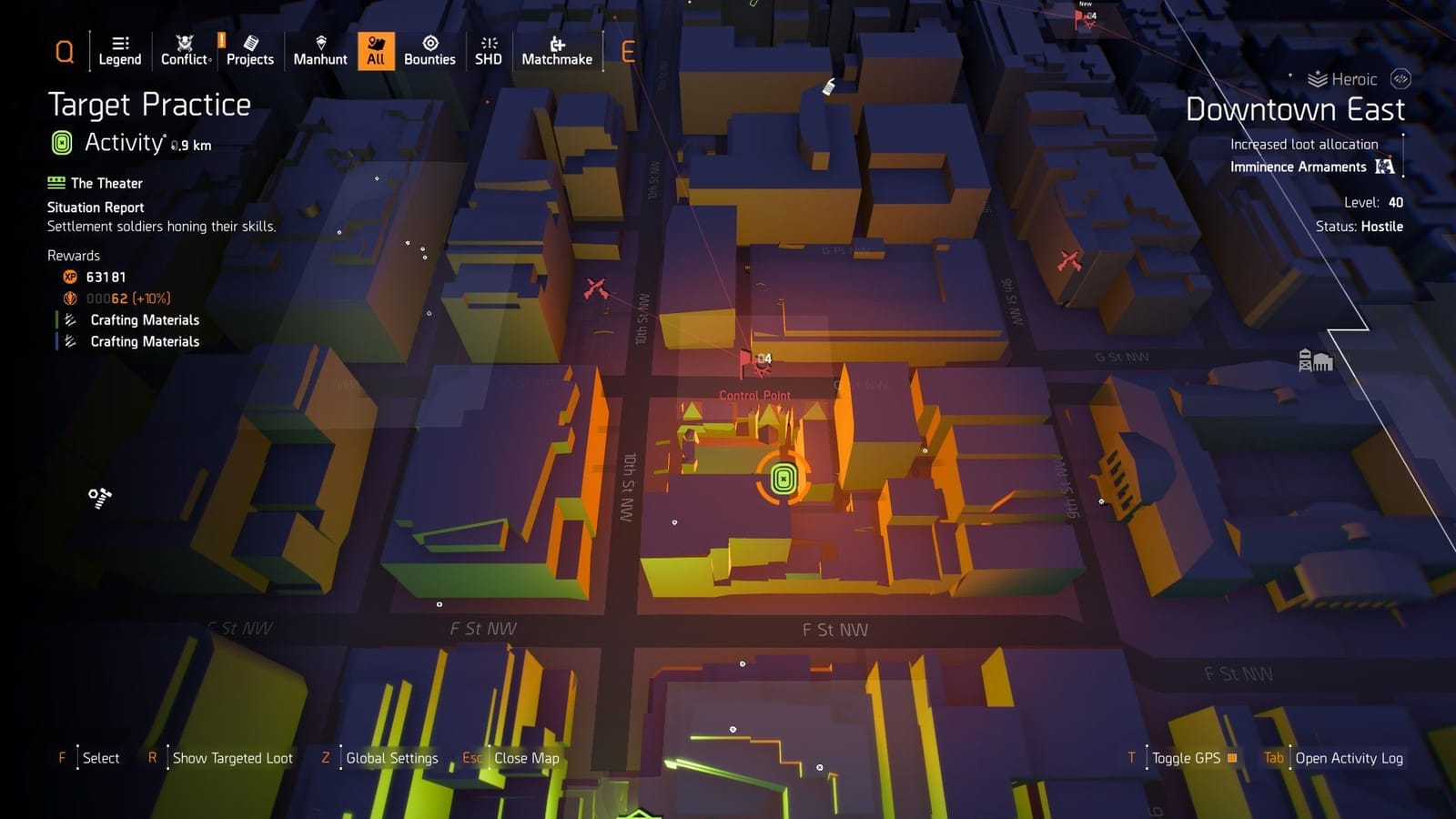
Task: Toggle Show Targeted Loot
Action: [232, 758]
